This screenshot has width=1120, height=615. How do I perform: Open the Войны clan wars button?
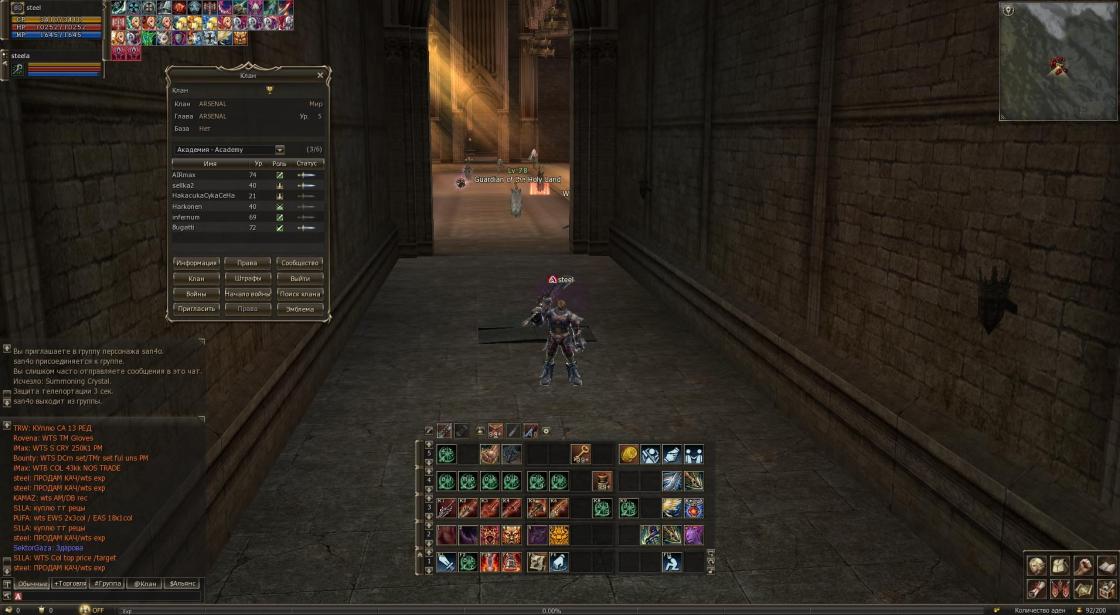pyautogui.click(x=197, y=294)
